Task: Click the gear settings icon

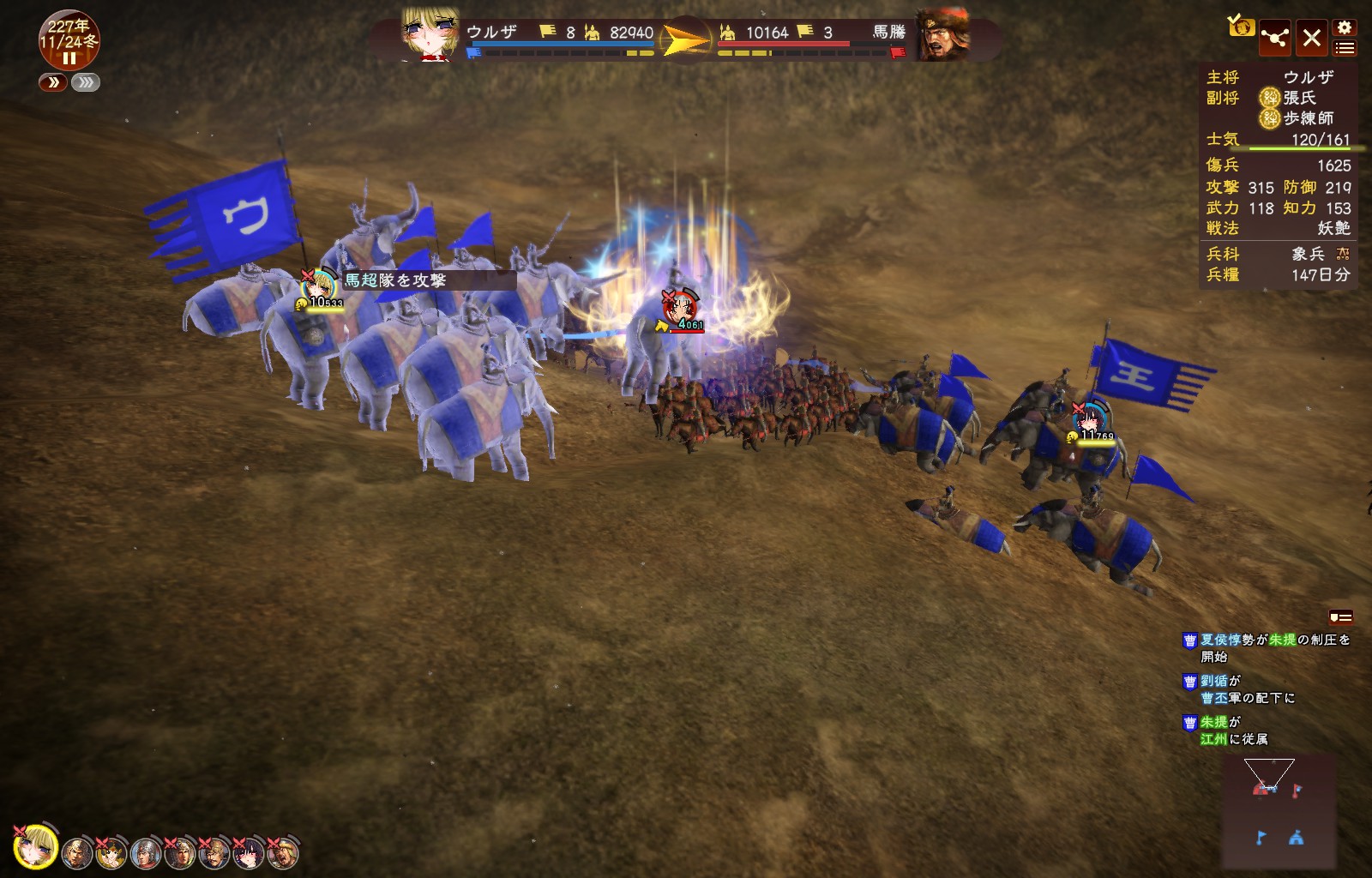Action: pos(1345,27)
